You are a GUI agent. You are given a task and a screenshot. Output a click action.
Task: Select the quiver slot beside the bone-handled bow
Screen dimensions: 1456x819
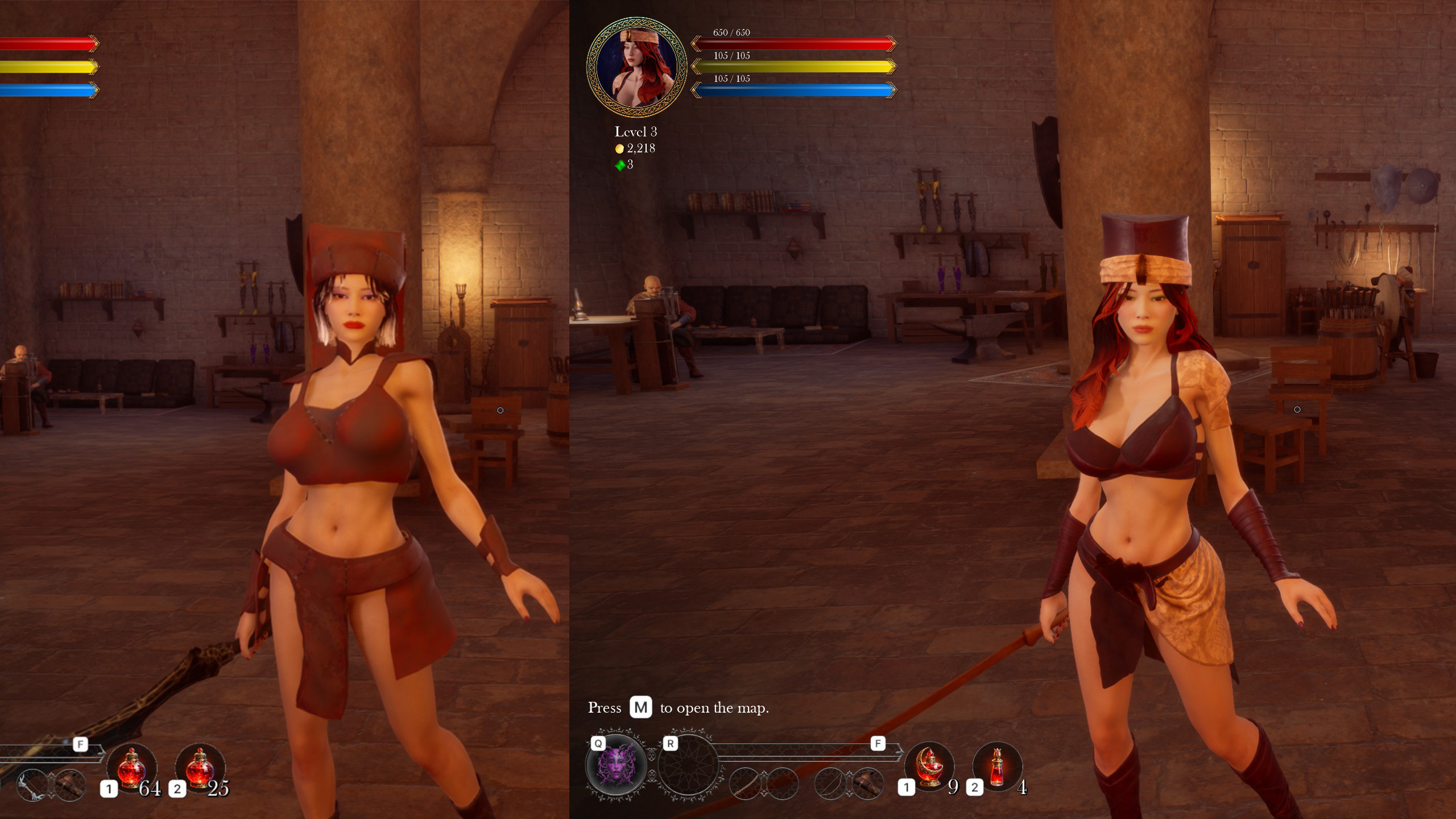click(69, 785)
